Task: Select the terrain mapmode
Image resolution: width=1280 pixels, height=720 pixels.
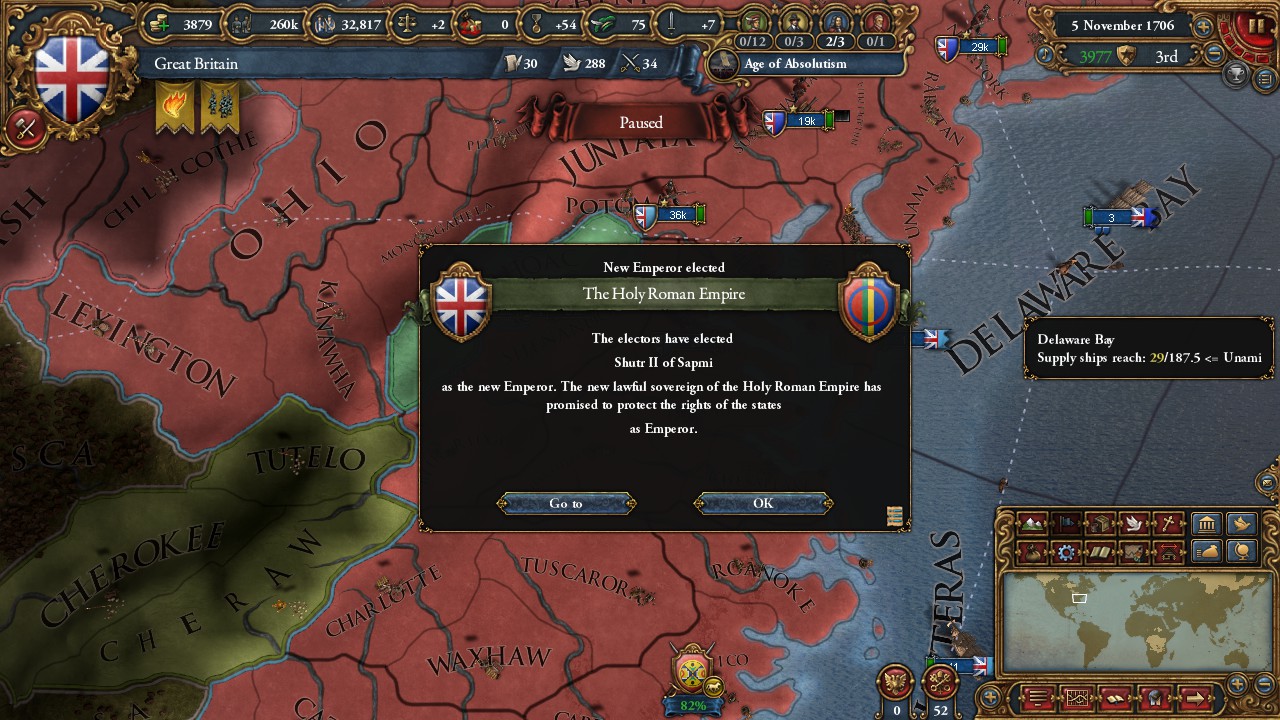Action: pyautogui.click(x=1031, y=524)
